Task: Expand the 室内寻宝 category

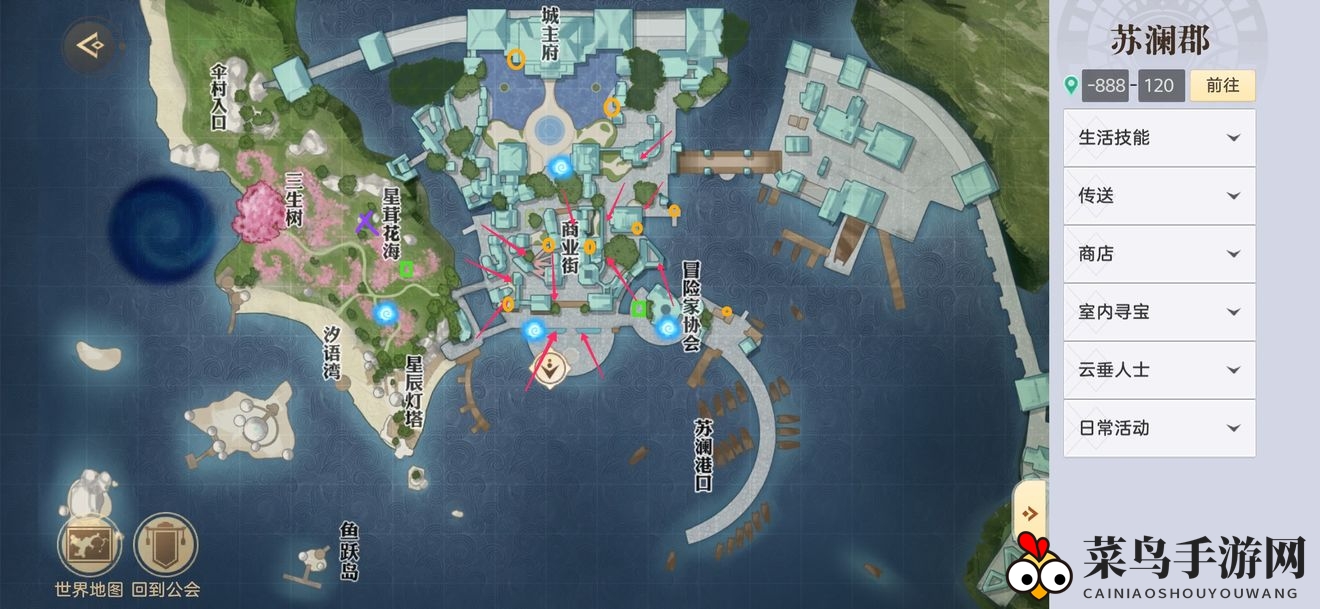Action: [x=1159, y=312]
